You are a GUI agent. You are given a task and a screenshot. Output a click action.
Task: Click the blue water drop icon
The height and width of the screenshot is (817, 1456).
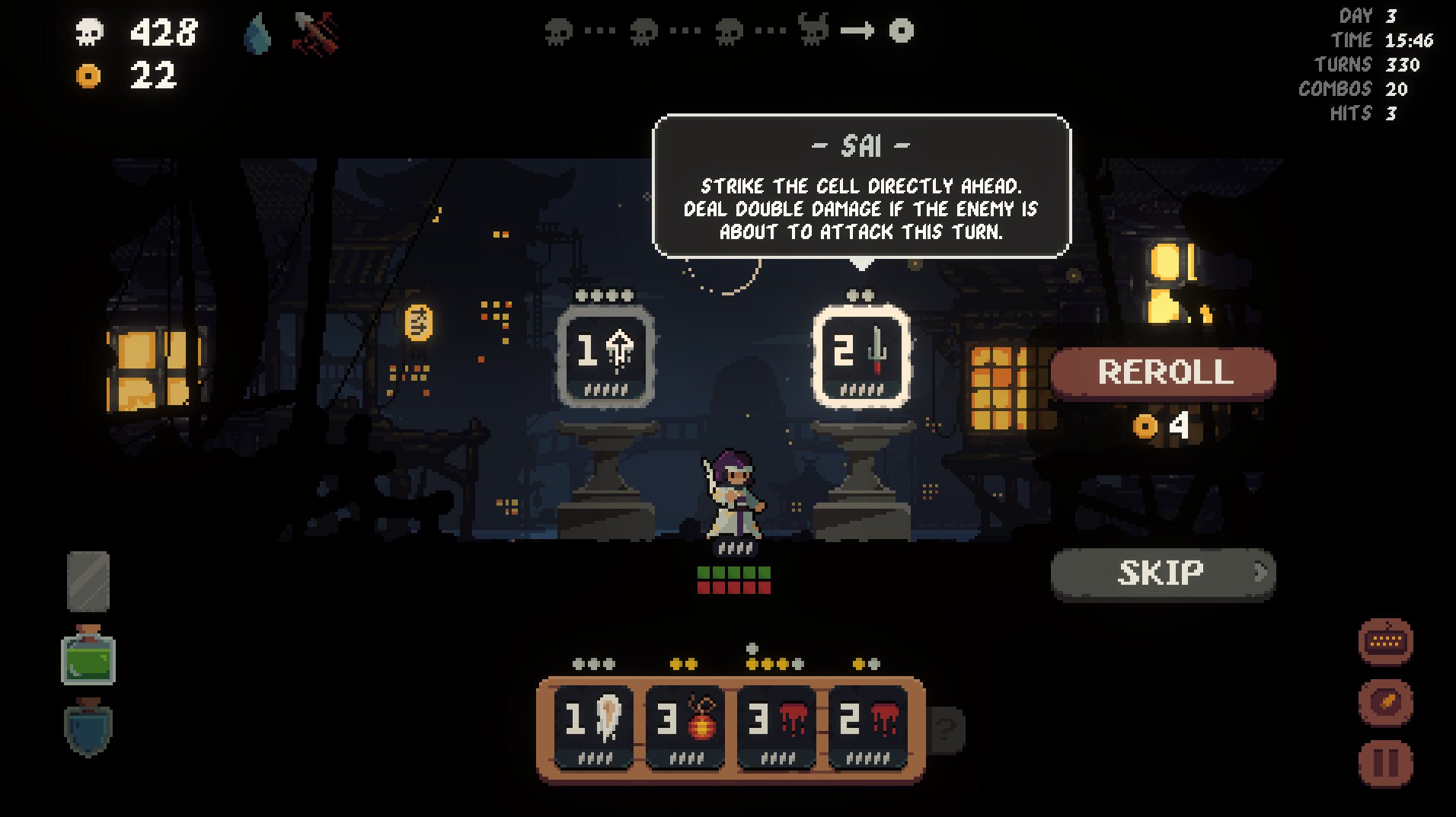coord(257,35)
